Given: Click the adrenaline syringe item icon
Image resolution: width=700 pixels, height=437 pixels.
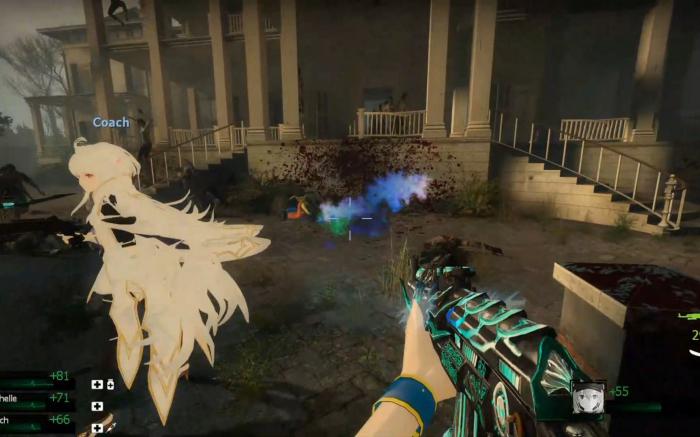Looking at the screenshot, I should (x=112, y=427).
